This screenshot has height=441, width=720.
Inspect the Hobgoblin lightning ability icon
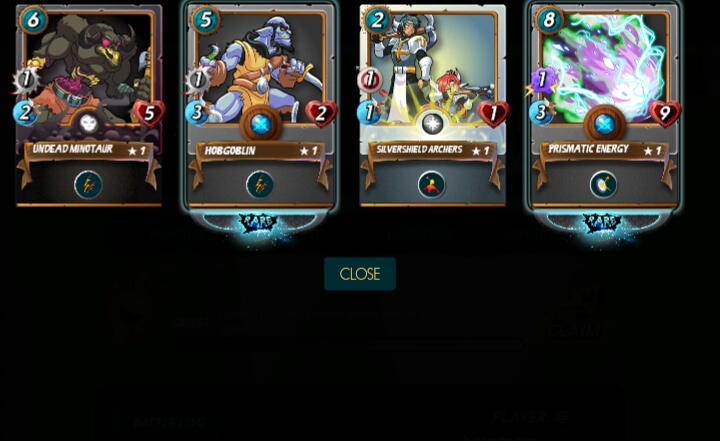pyautogui.click(x=260, y=184)
